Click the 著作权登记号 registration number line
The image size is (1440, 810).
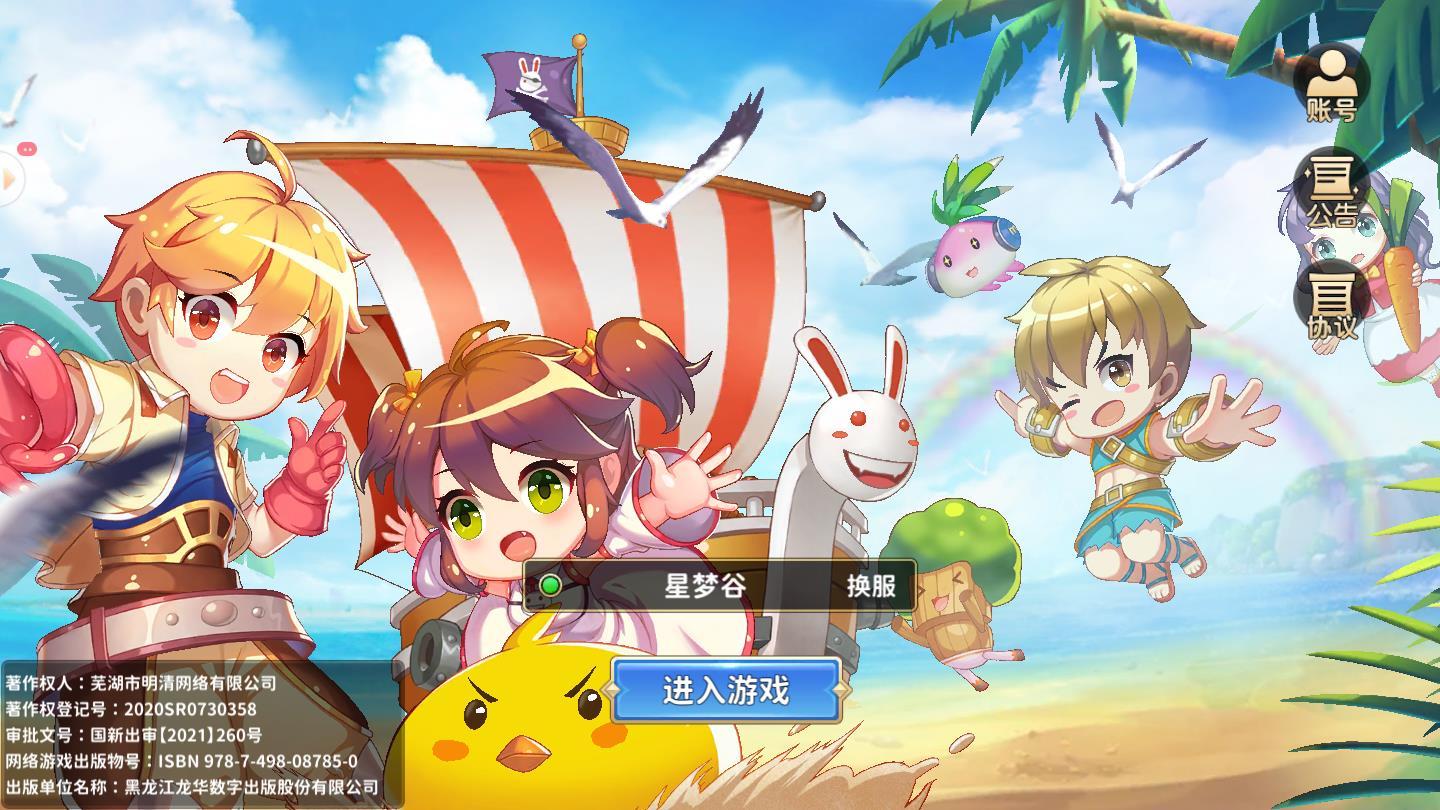(x=130, y=711)
